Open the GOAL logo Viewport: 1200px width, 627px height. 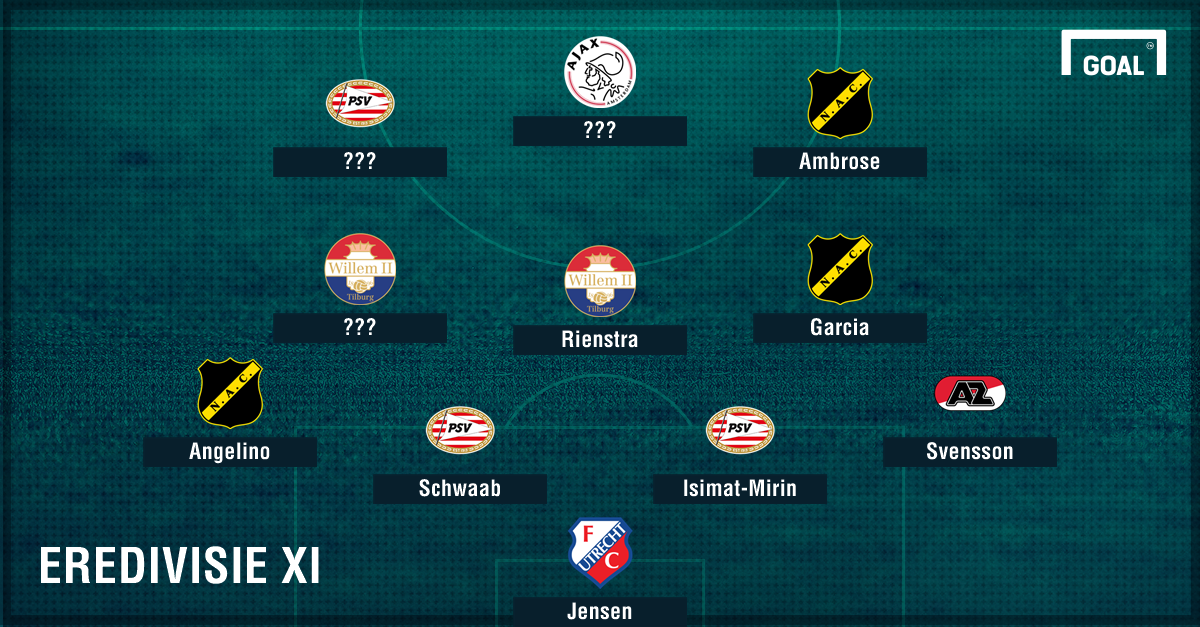[1113, 55]
